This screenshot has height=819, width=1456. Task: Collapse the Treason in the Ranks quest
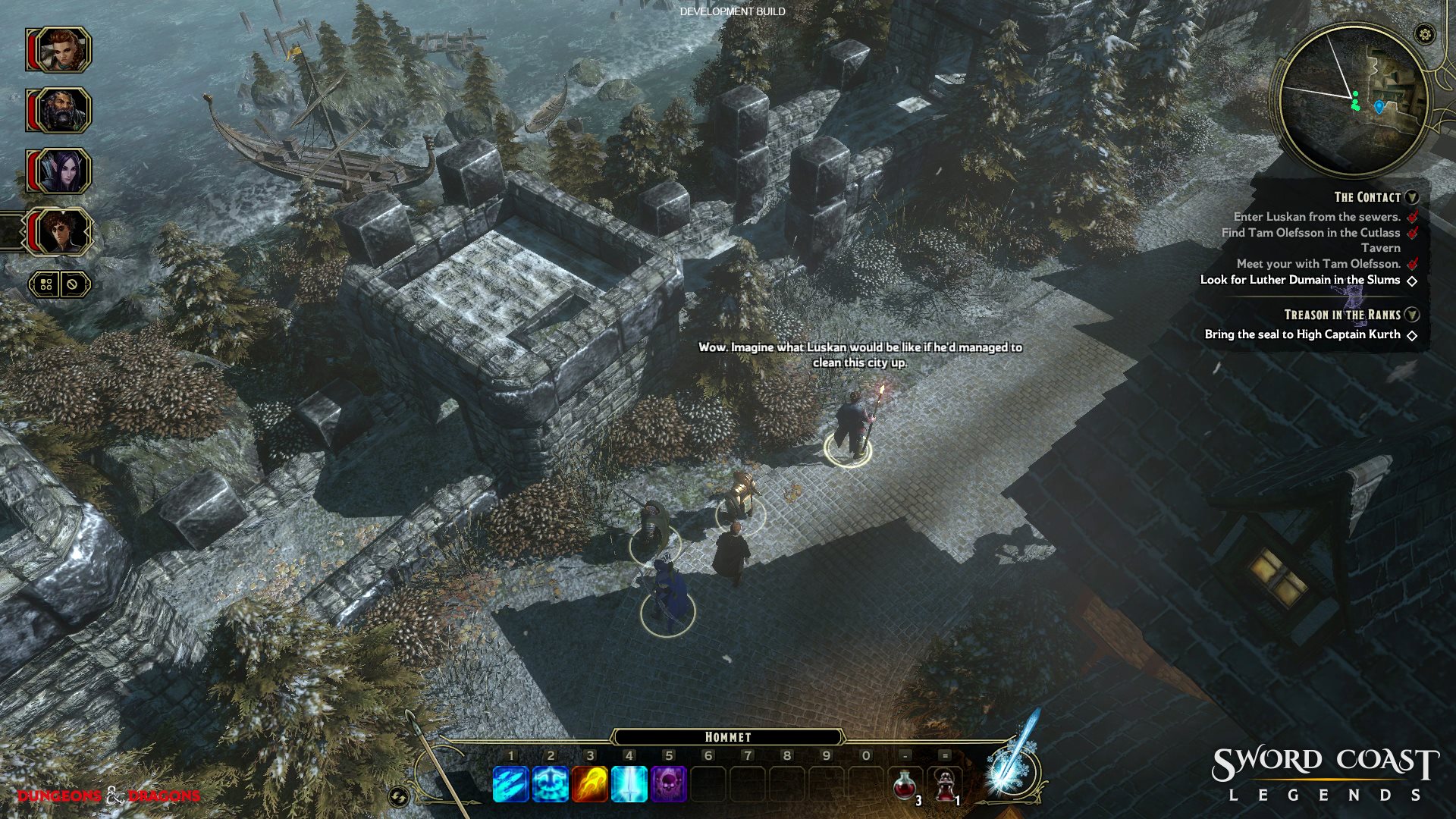(1411, 315)
